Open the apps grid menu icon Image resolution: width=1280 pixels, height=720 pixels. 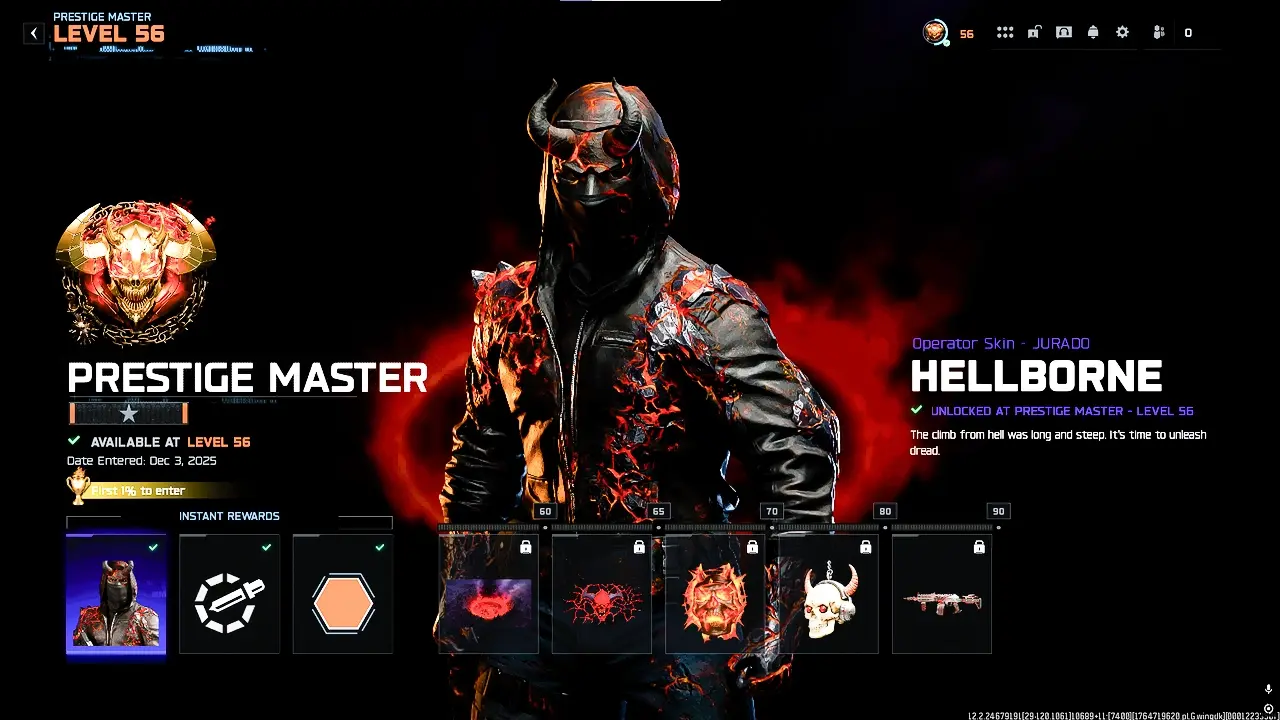coord(1005,32)
